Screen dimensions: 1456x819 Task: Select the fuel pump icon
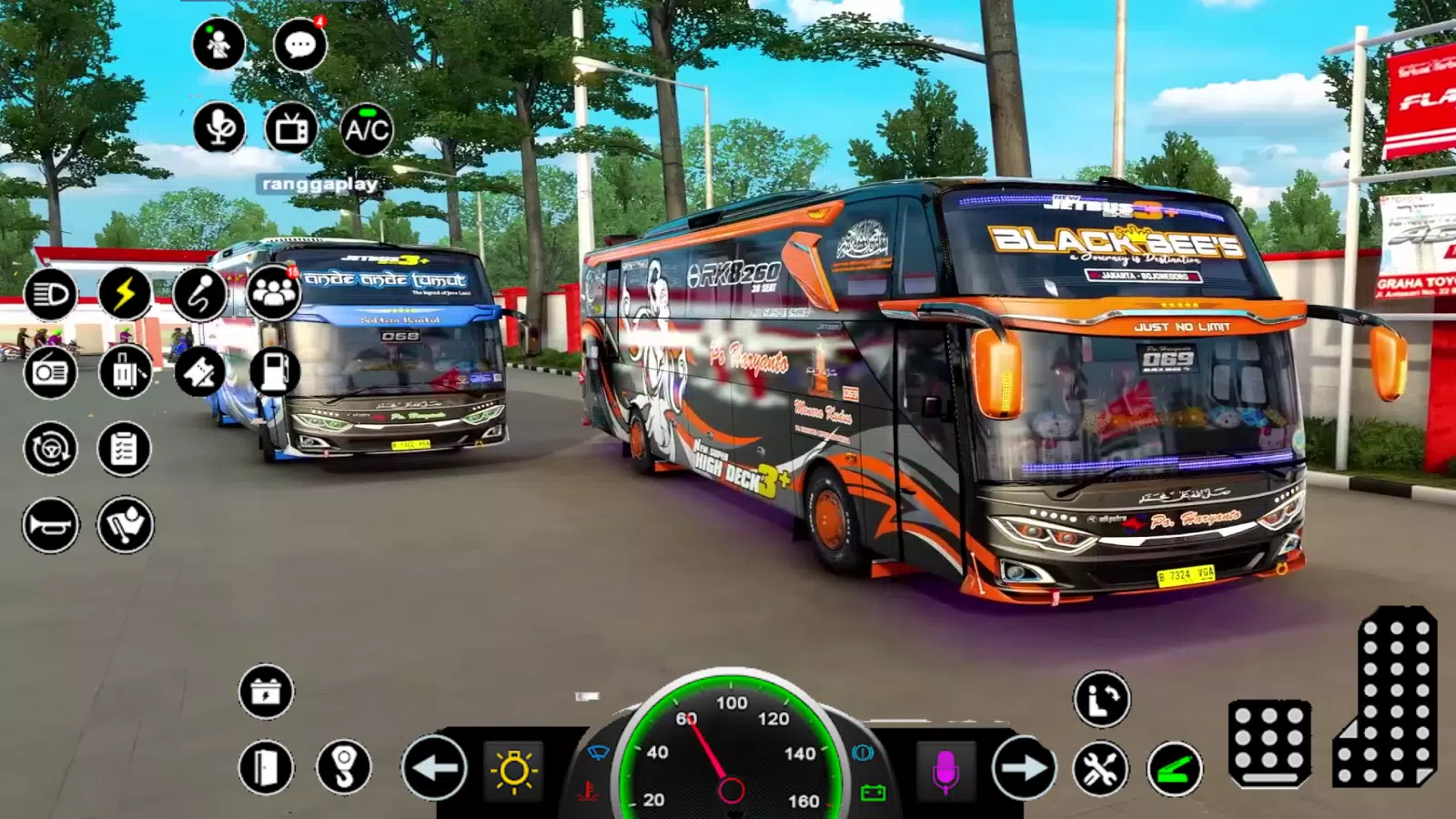pos(274,370)
